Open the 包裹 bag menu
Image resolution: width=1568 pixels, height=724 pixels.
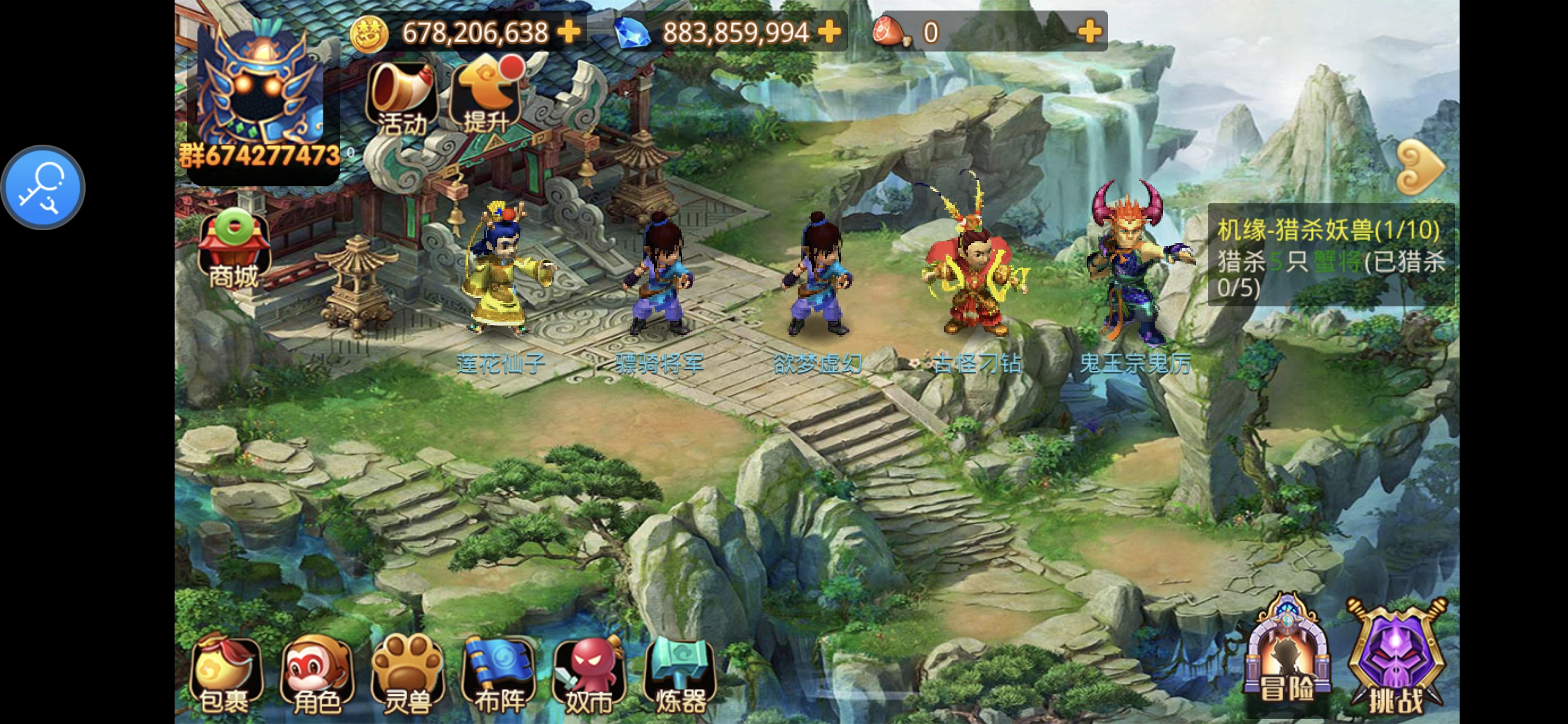(x=226, y=676)
